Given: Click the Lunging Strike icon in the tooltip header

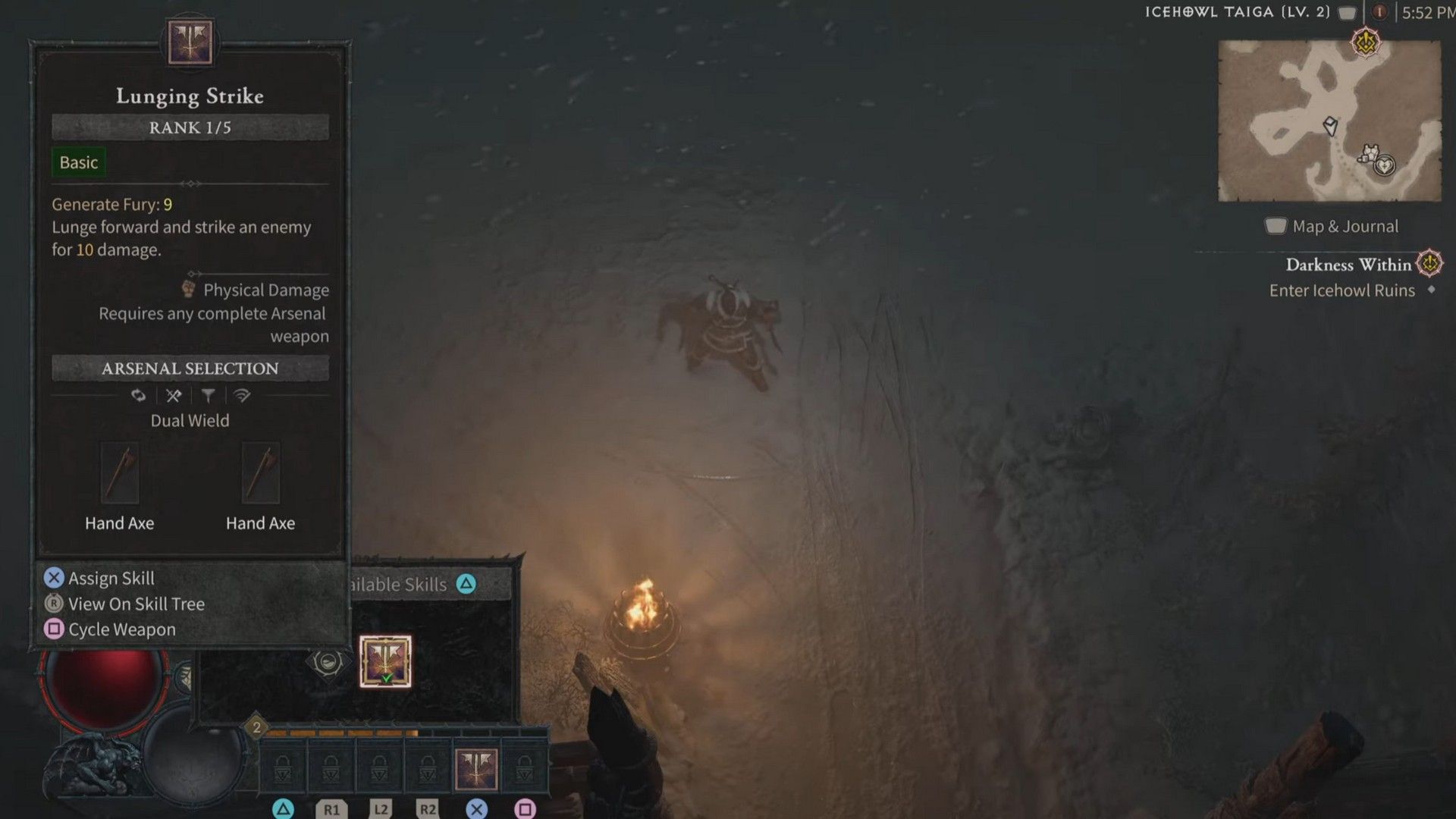Looking at the screenshot, I should [189, 42].
